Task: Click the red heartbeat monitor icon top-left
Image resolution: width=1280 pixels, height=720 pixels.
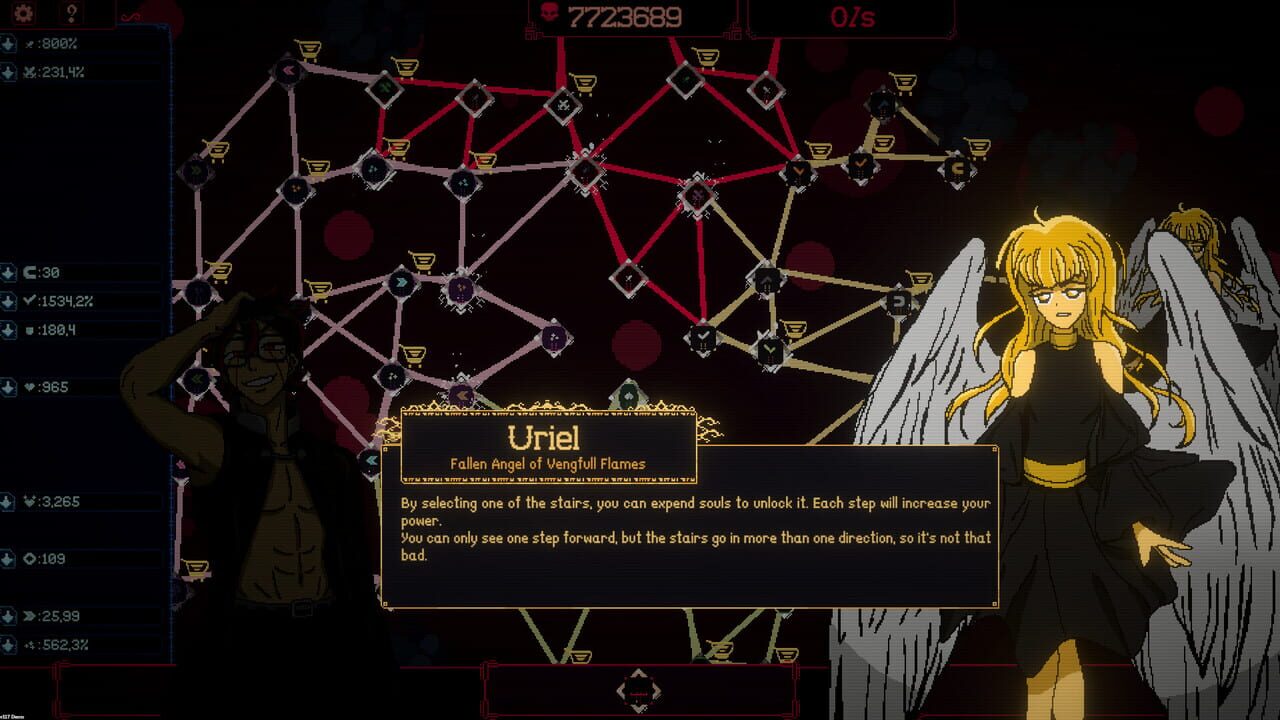Action: tap(130, 14)
